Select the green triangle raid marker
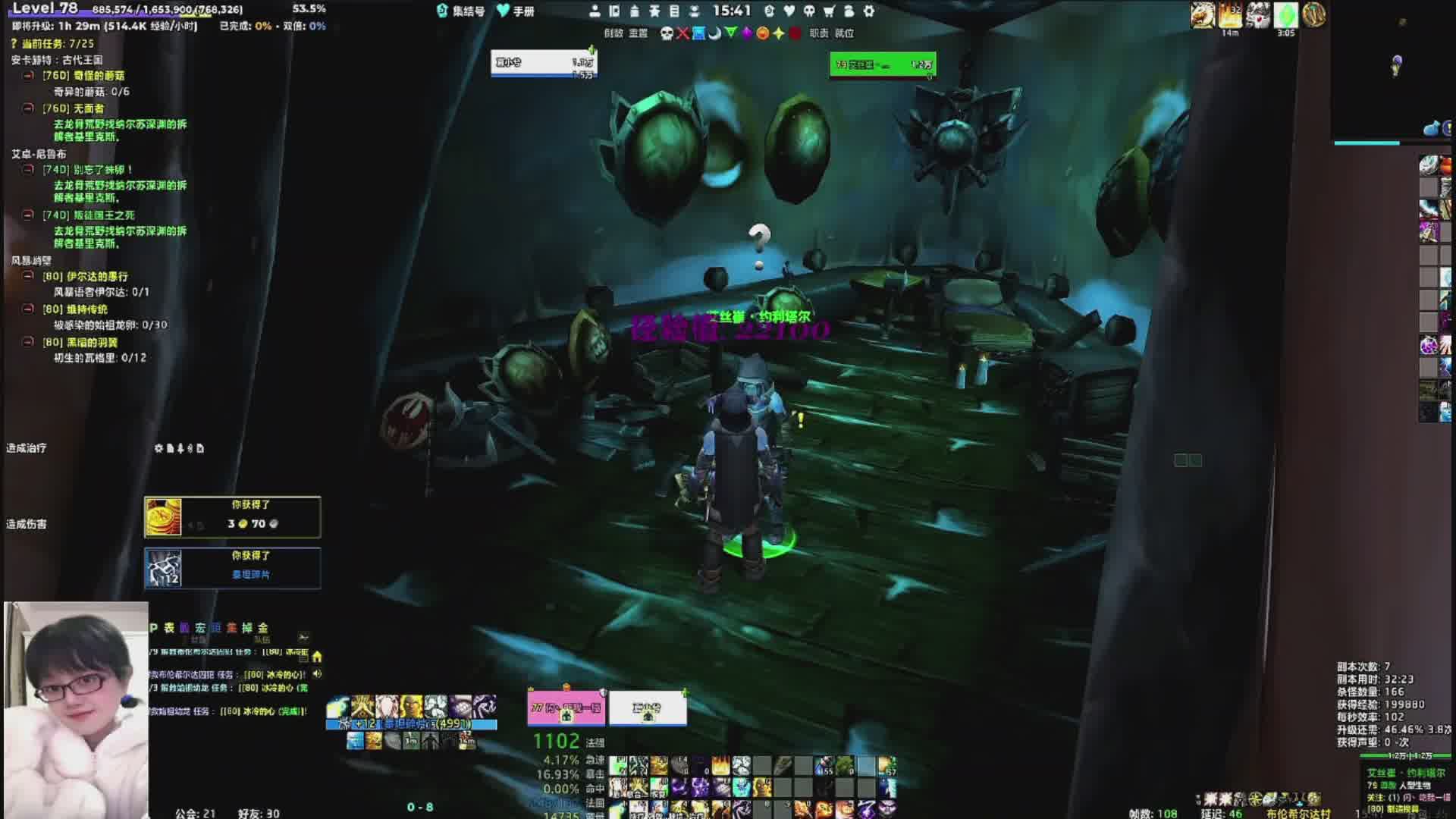This screenshot has height=819, width=1456. point(730,33)
